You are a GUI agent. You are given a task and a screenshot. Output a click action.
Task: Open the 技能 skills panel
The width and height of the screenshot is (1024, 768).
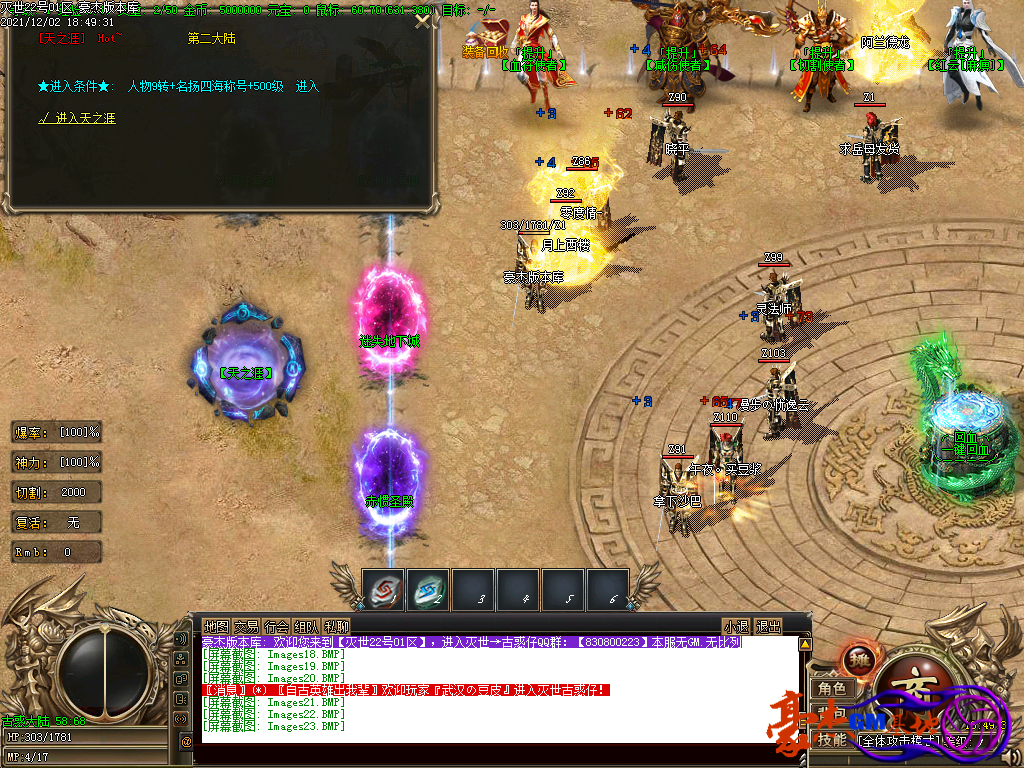tap(832, 740)
